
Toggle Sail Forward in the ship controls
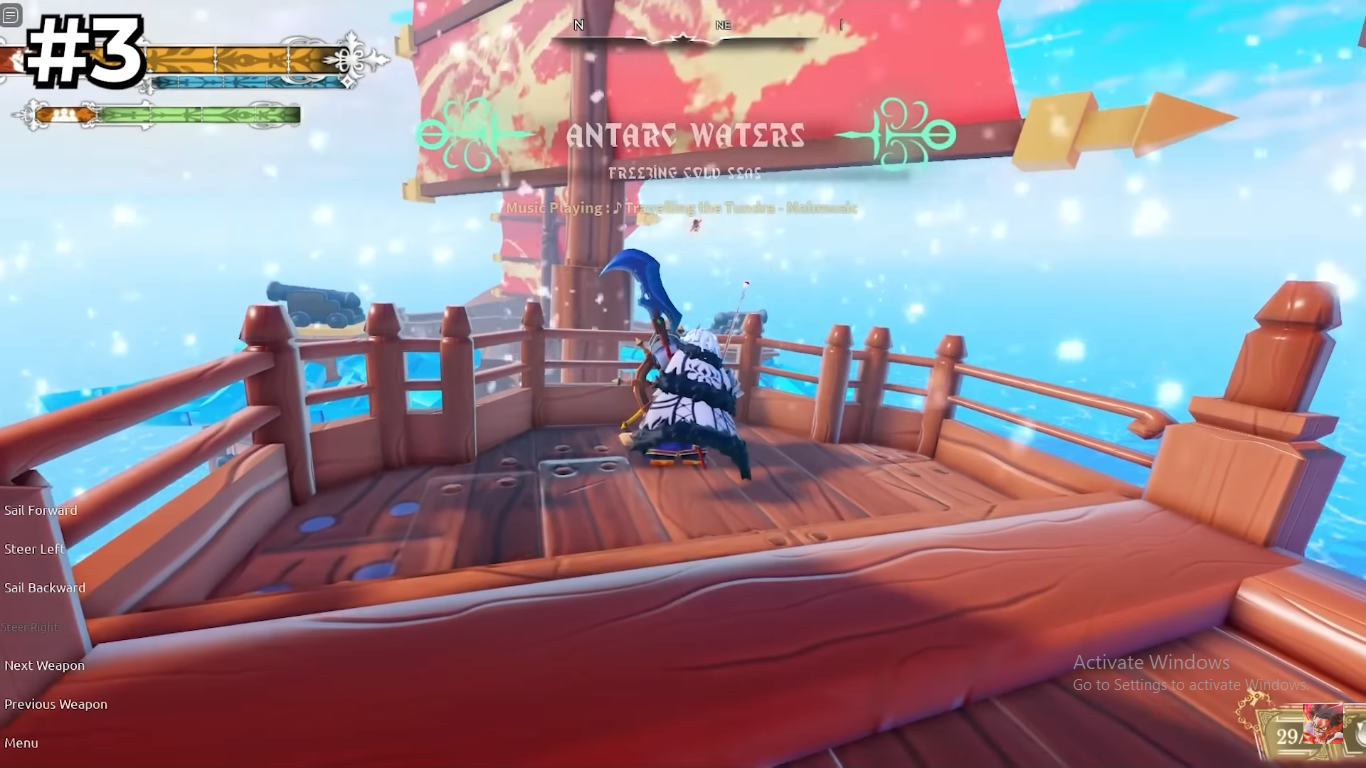[42, 510]
